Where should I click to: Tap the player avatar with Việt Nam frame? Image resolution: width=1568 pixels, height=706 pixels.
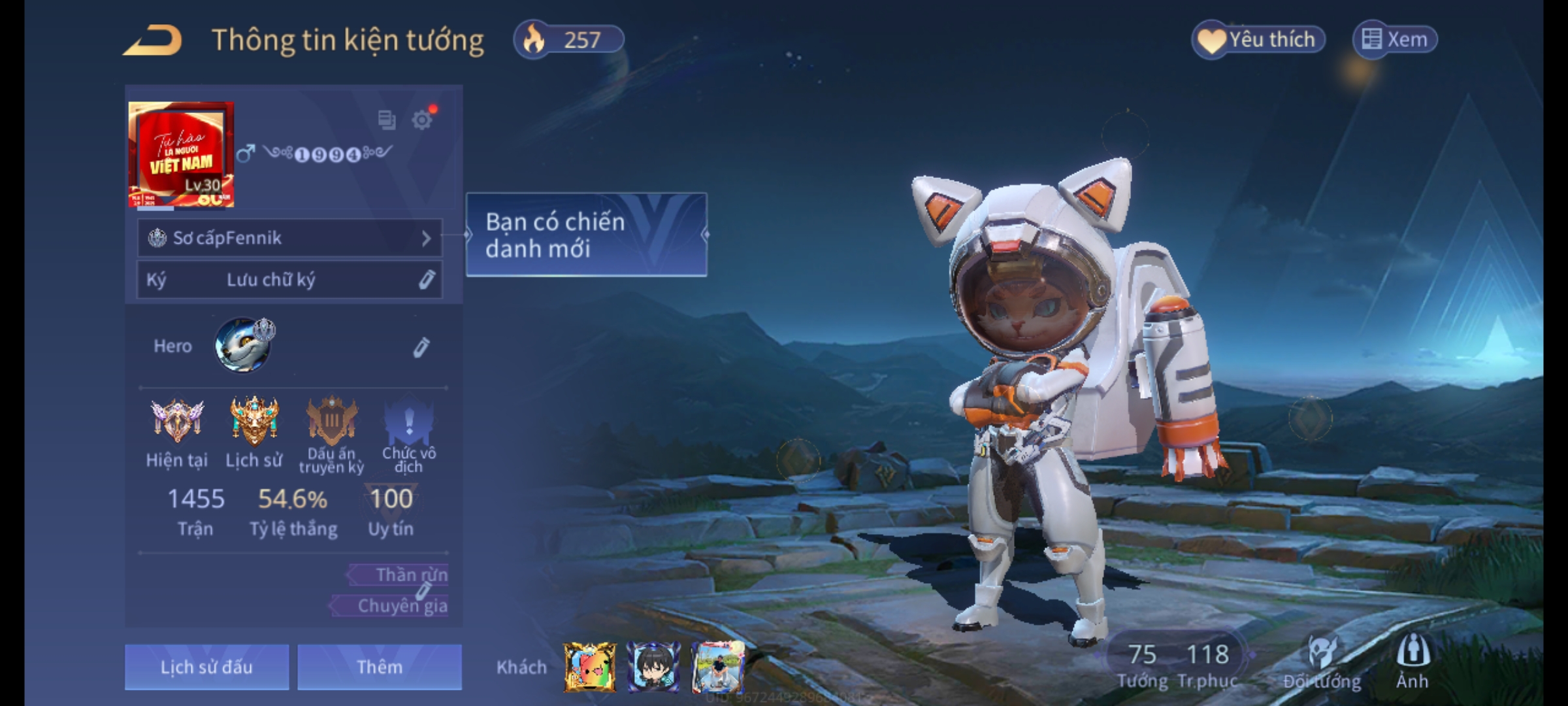pos(181,154)
